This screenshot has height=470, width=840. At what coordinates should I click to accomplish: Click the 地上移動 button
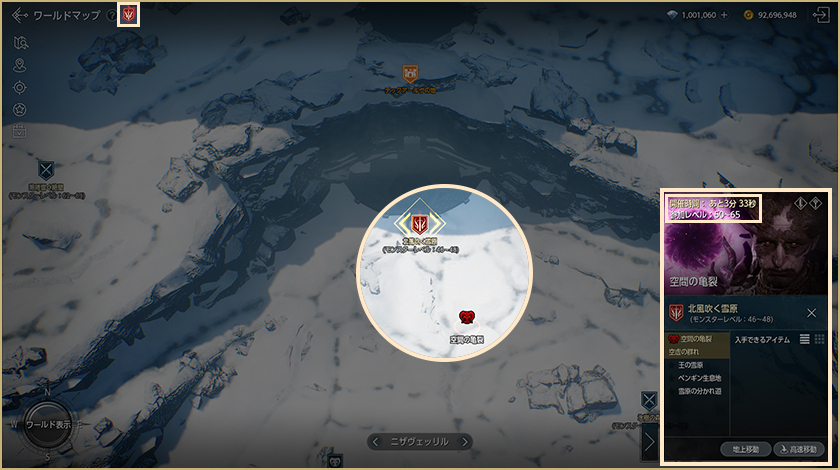coord(744,450)
